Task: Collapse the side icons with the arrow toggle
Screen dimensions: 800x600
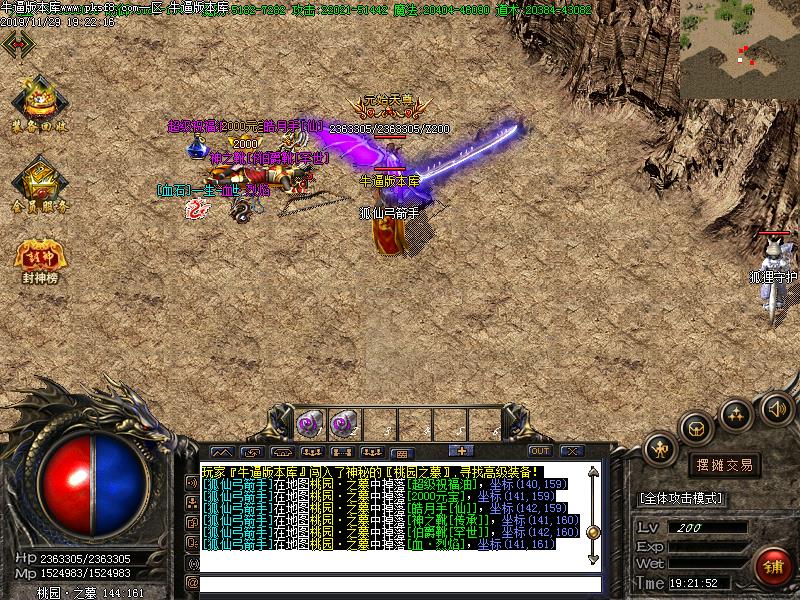Action: pos(18,45)
